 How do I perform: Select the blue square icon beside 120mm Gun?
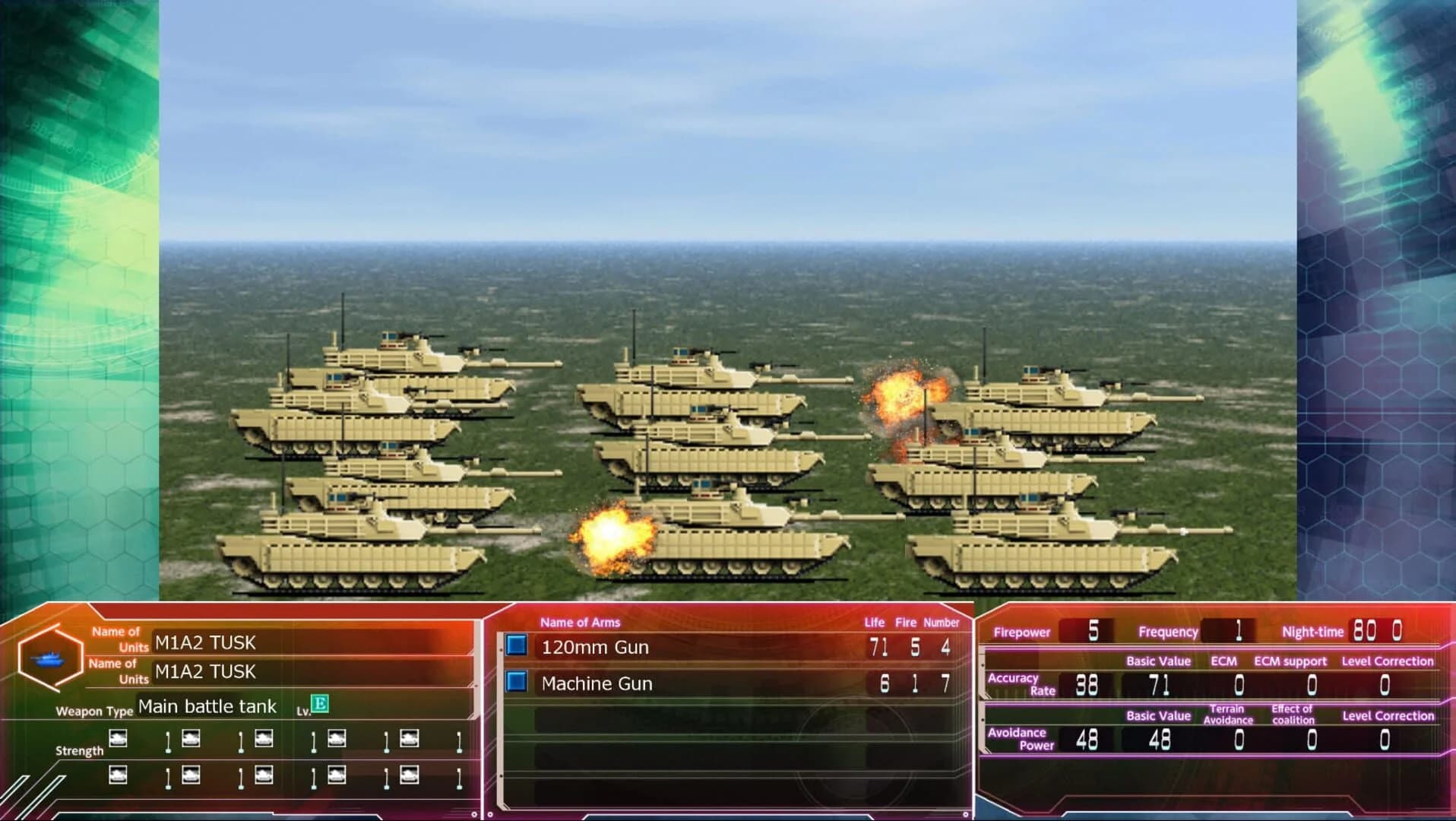point(516,647)
